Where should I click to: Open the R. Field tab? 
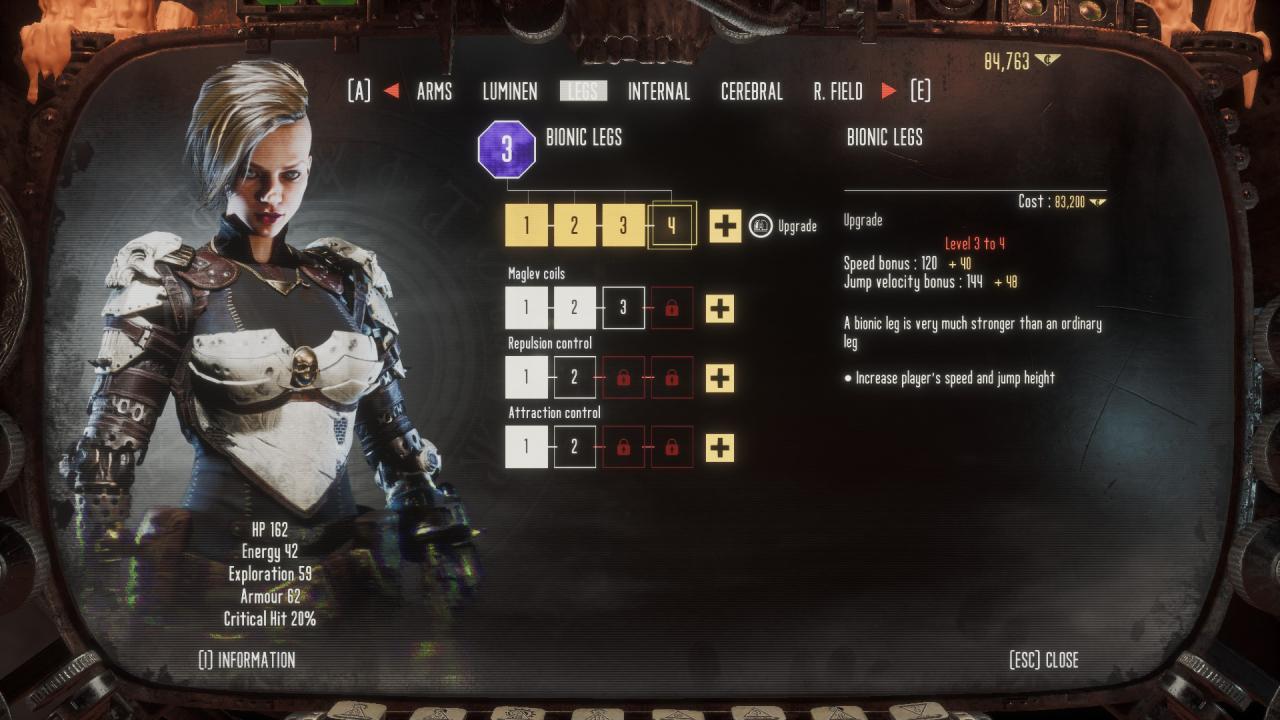pyautogui.click(x=838, y=92)
